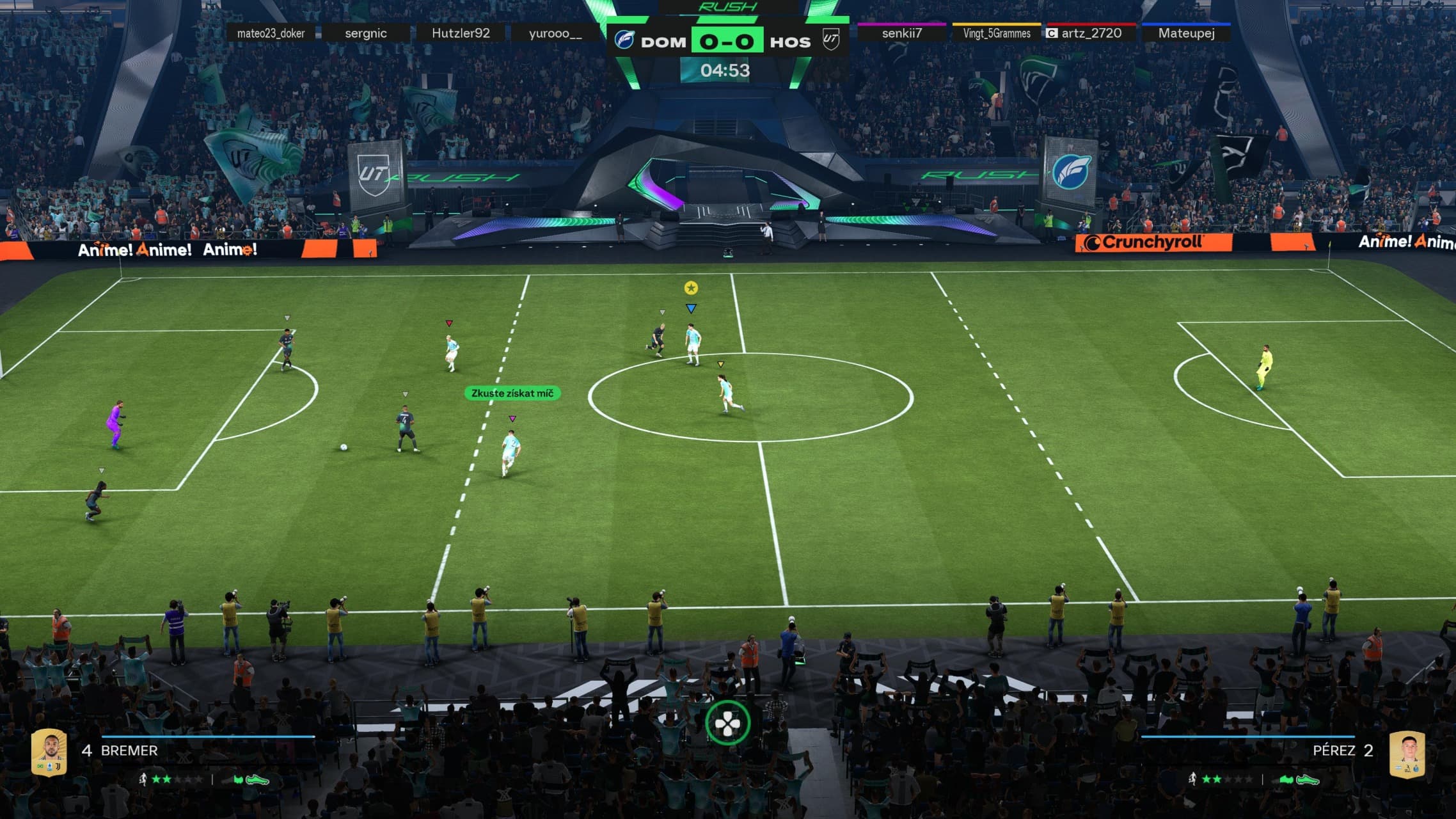Select the yurooo__ player tag
Viewport: 1456px width, 819px height.
[555, 33]
